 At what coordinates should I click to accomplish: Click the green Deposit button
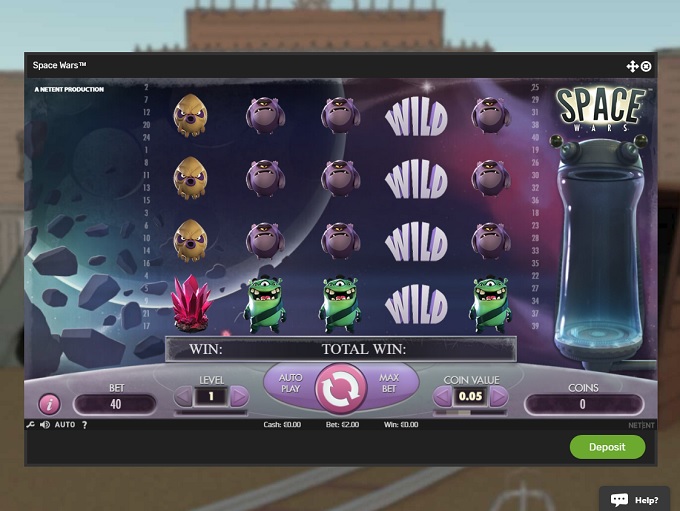(607, 447)
